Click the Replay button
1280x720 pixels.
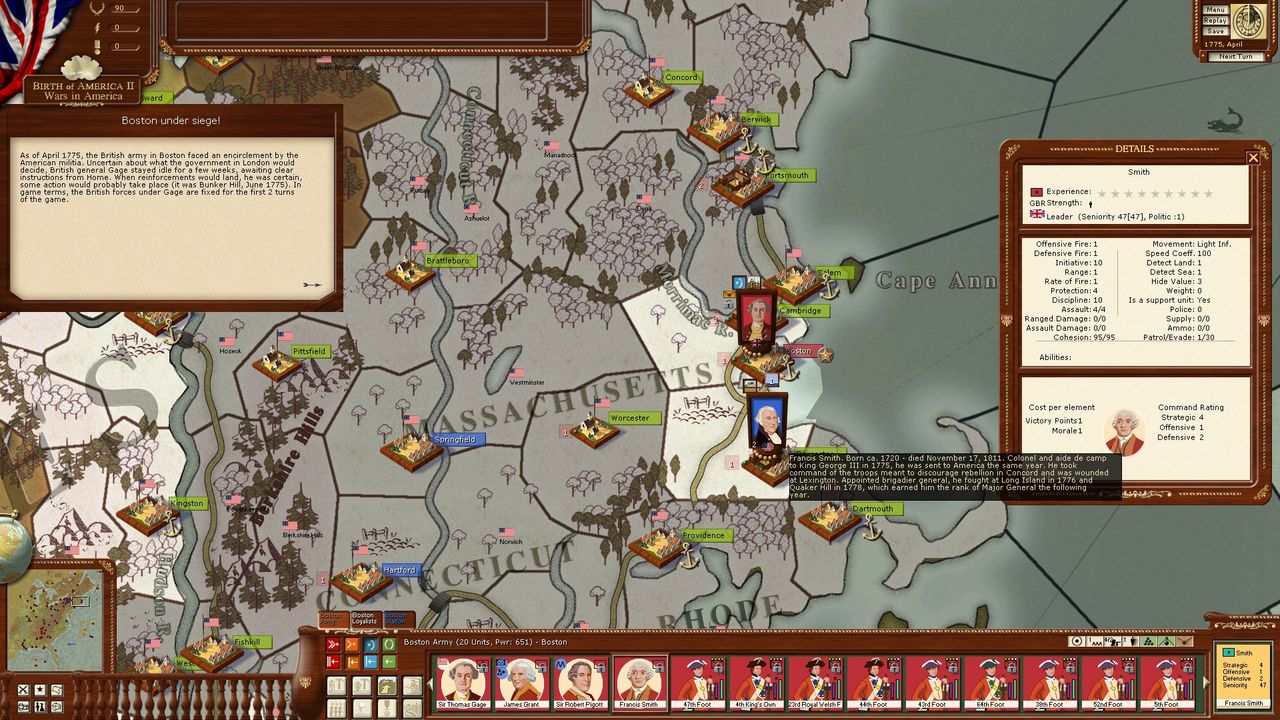point(1215,20)
